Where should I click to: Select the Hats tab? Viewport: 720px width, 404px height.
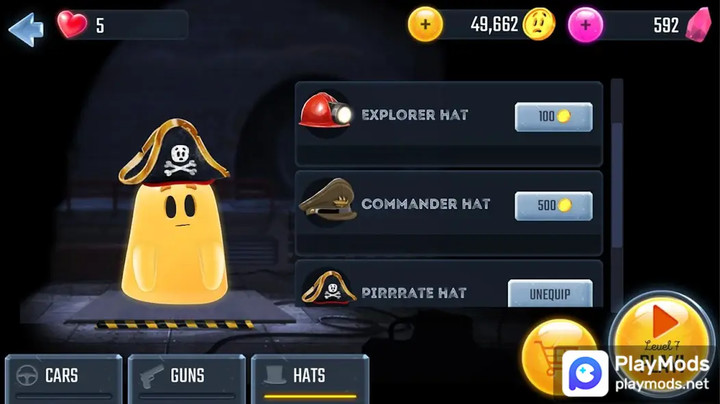[x=310, y=377]
